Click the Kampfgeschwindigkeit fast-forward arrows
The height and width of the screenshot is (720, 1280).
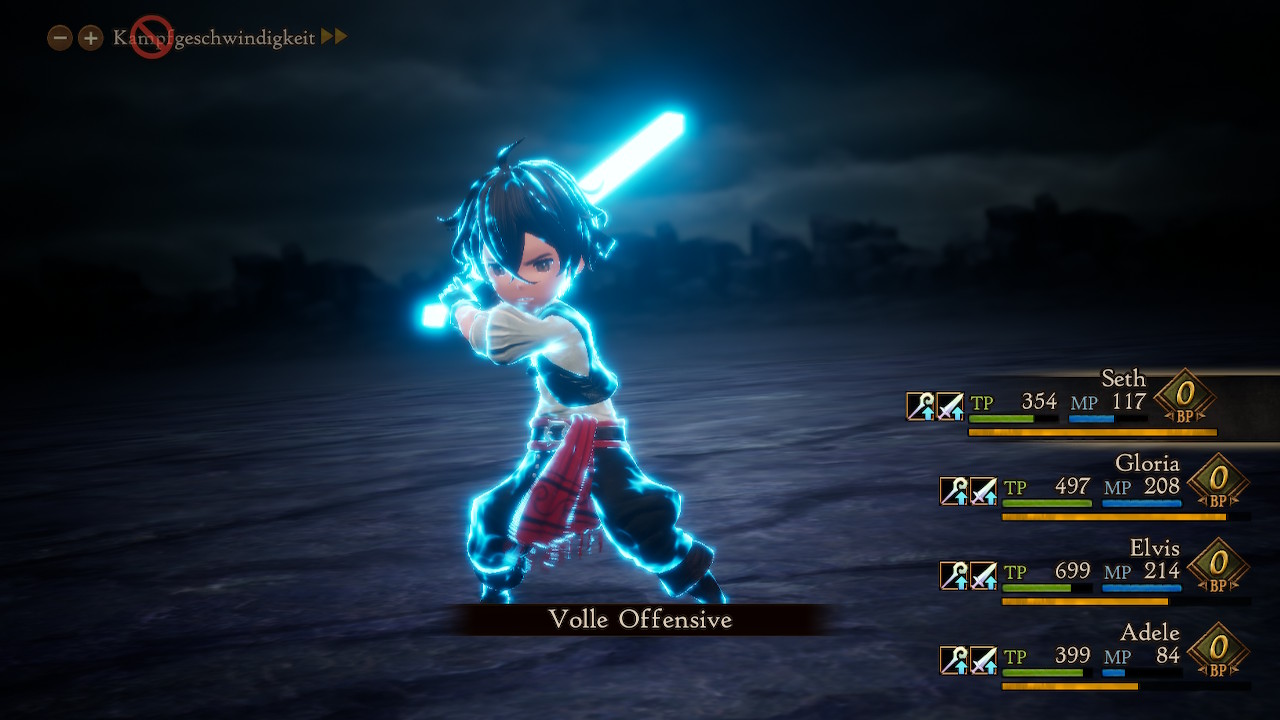click(334, 38)
